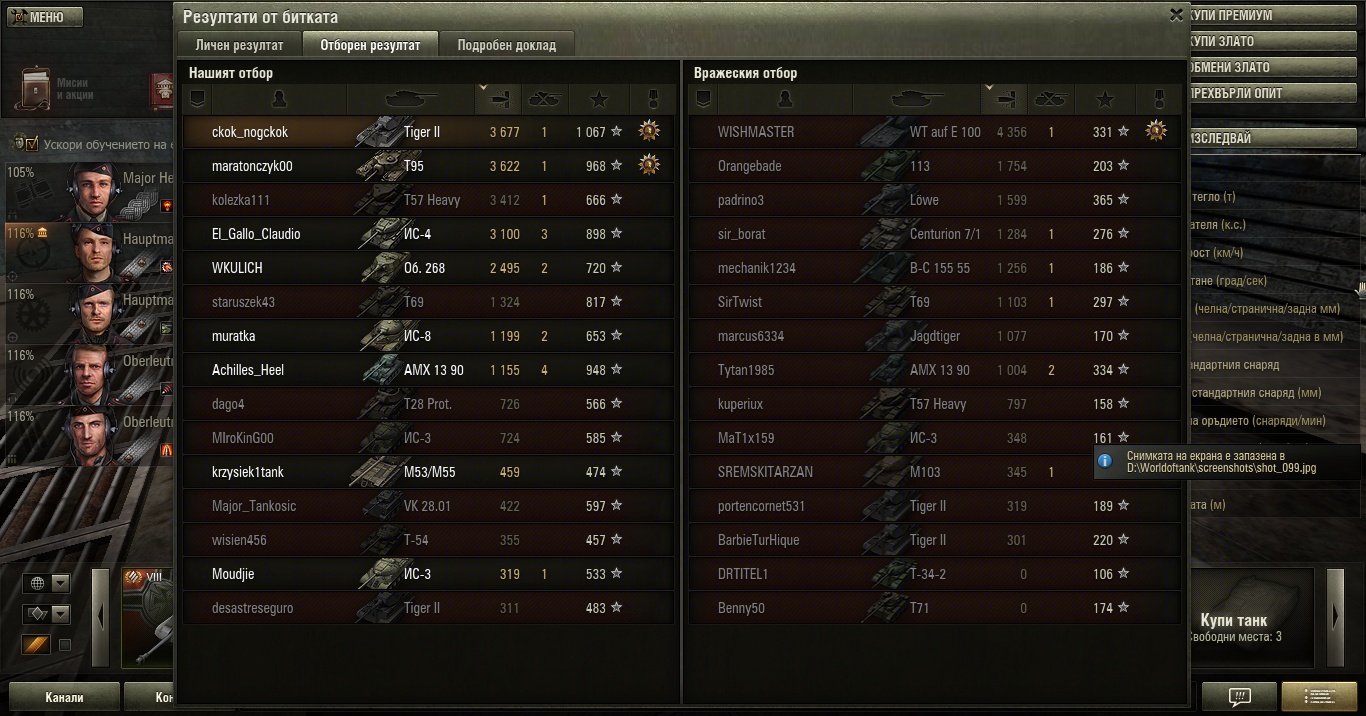Select the Отборен резултат tab

[x=370, y=45]
